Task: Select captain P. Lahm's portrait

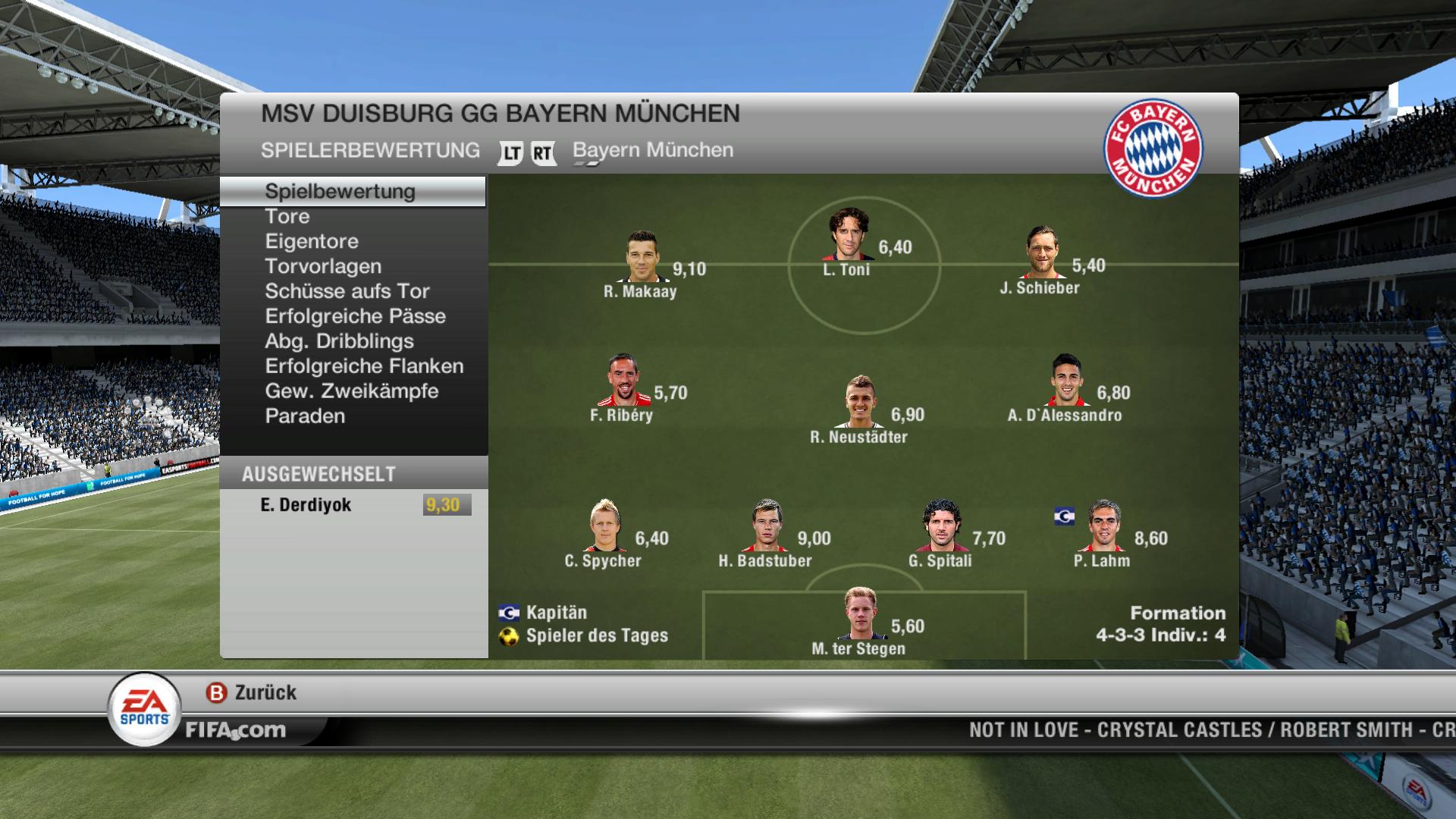Action: (1103, 526)
